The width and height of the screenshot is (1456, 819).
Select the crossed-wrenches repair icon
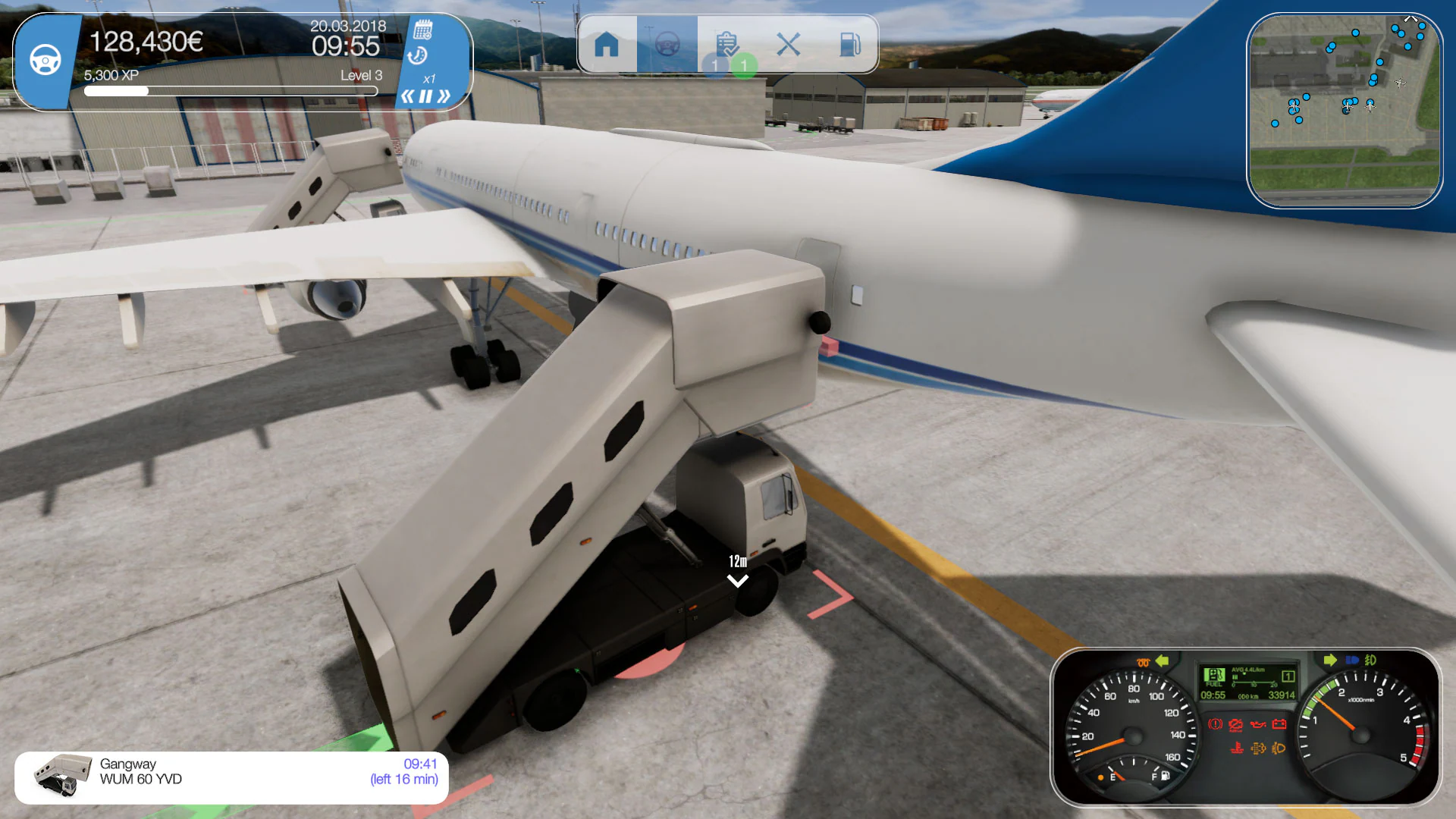click(x=789, y=44)
